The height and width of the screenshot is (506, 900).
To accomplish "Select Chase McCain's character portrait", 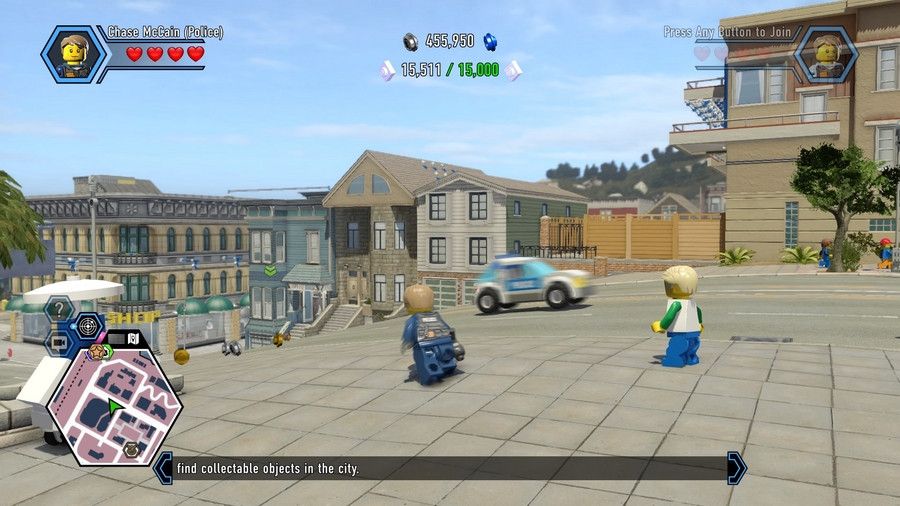I will tap(72, 54).
